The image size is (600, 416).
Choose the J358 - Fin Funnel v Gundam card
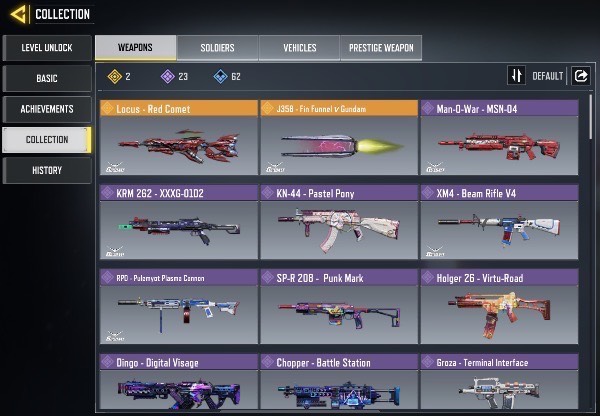[338, 138]
